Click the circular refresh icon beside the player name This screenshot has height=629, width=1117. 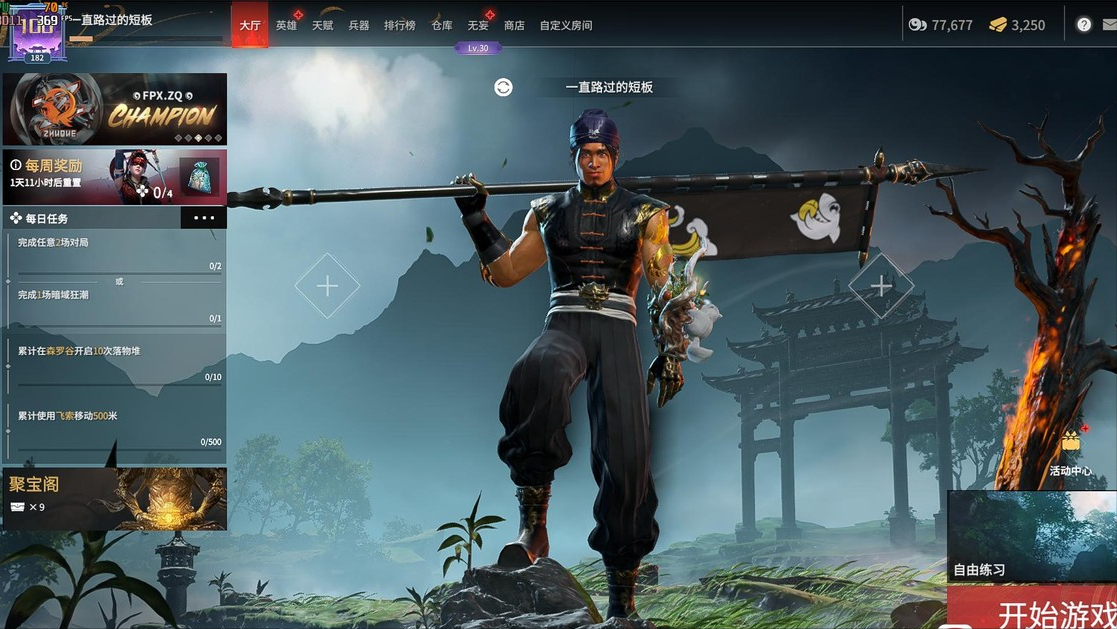click(503, 87)
